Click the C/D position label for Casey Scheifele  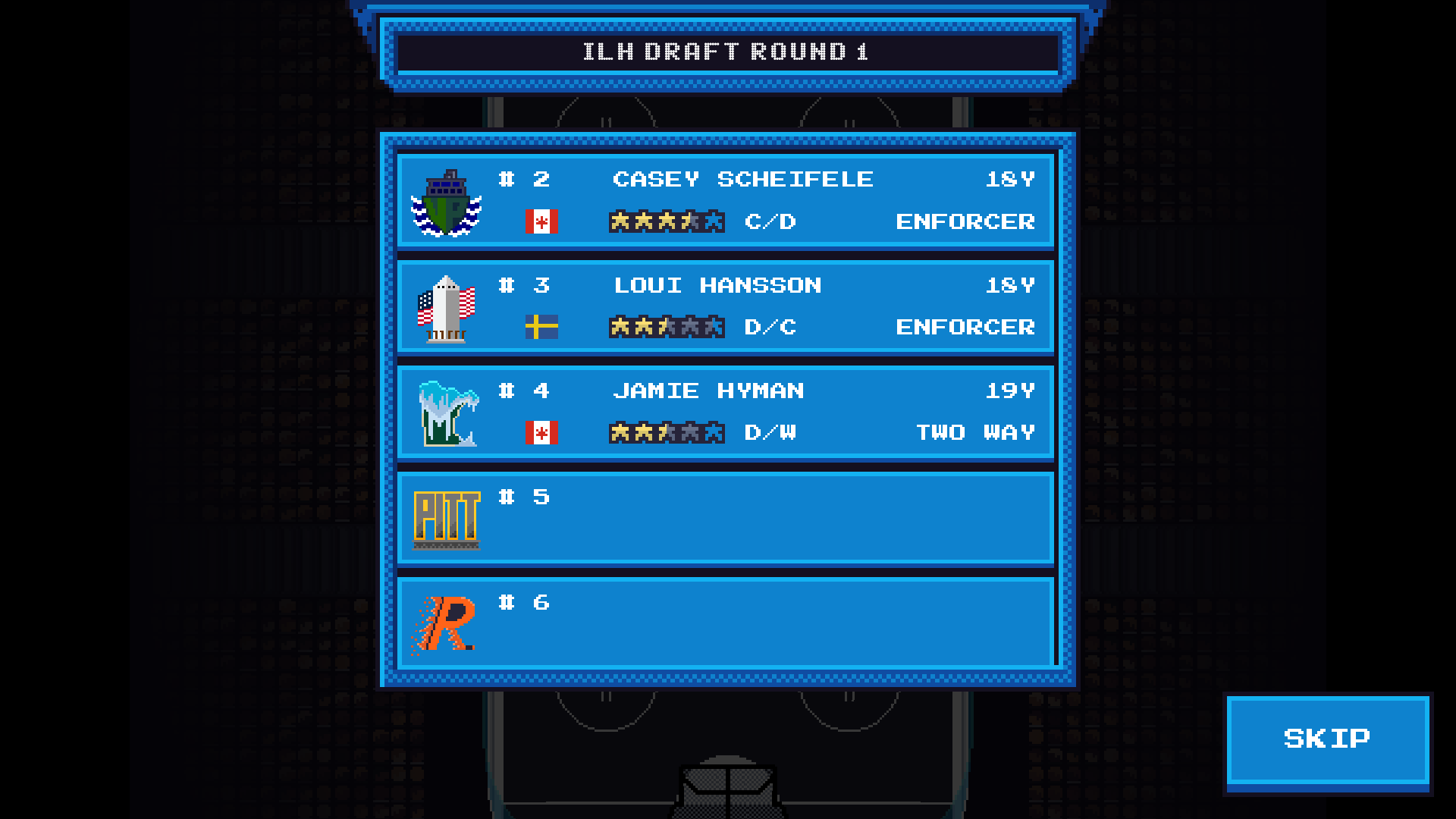tap(772, 221)
